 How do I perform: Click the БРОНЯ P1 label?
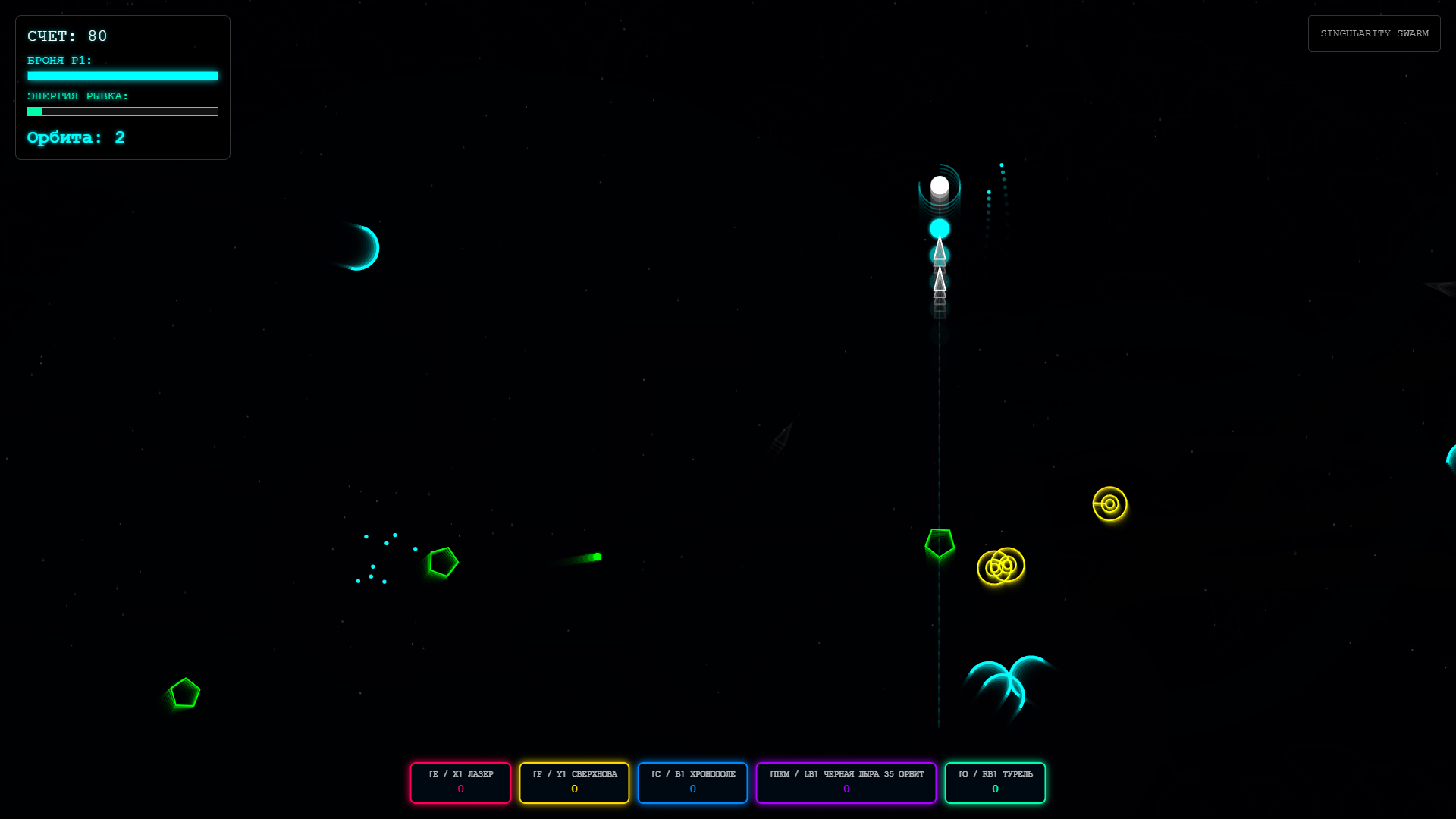(58, 60)
